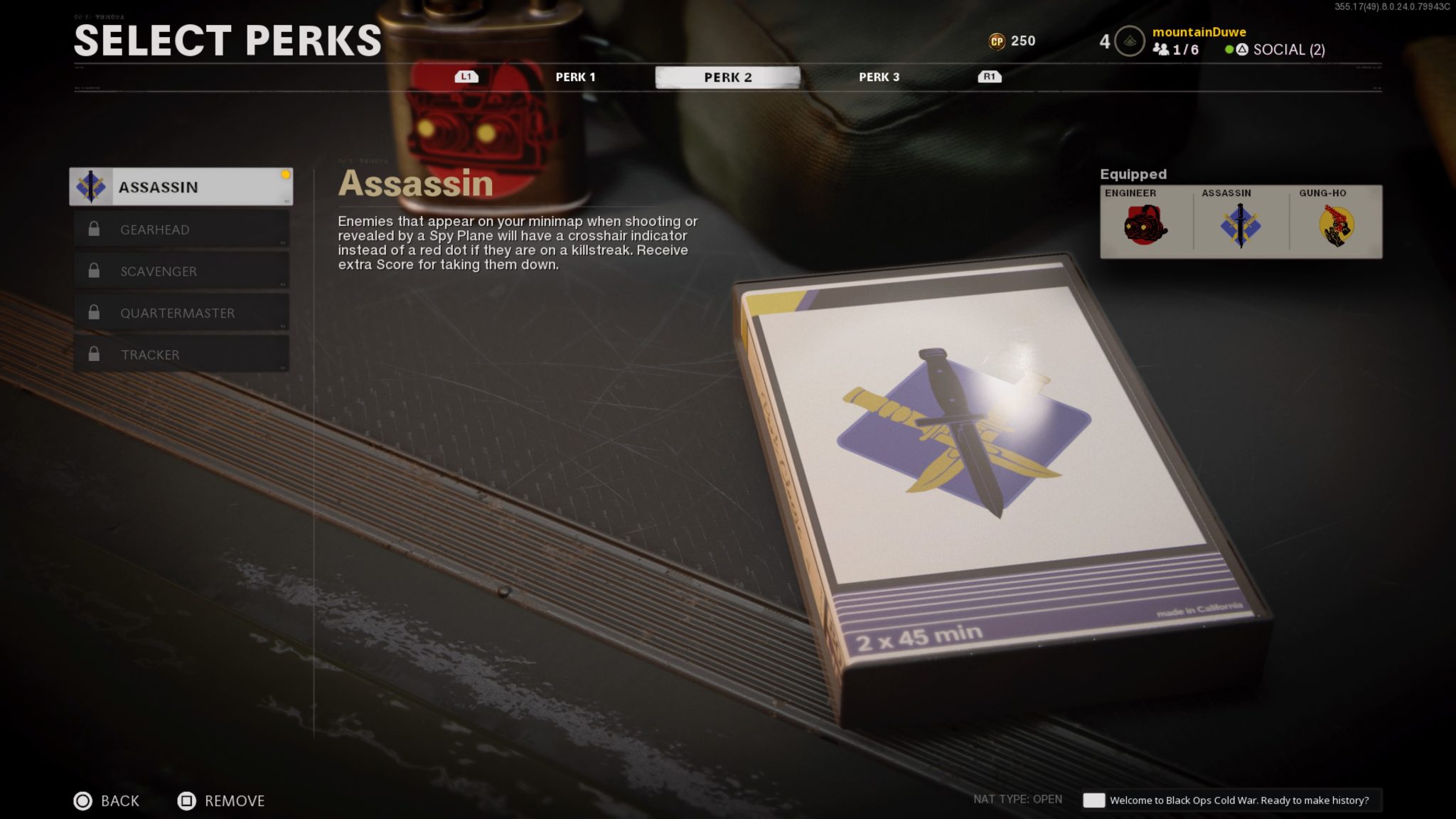The width and height of the screenshot is (1456, 819).
Task: Click the lock icon on the Tracker perk
Action: click(95, 354)
